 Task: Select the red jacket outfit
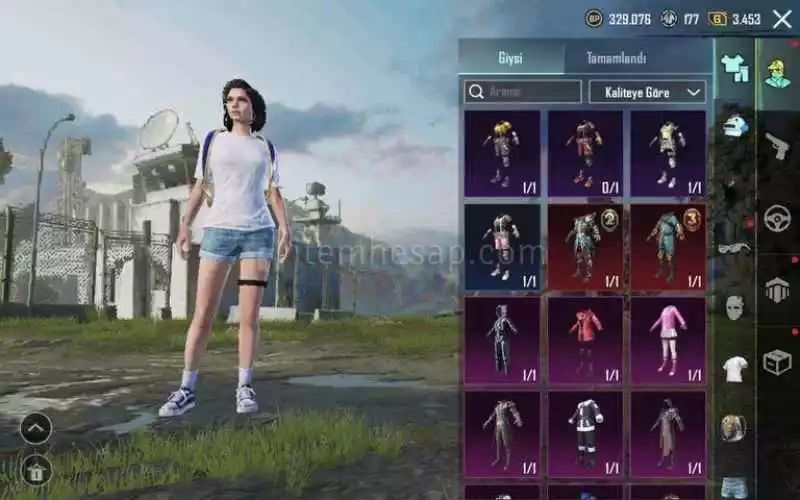point(585,340)
